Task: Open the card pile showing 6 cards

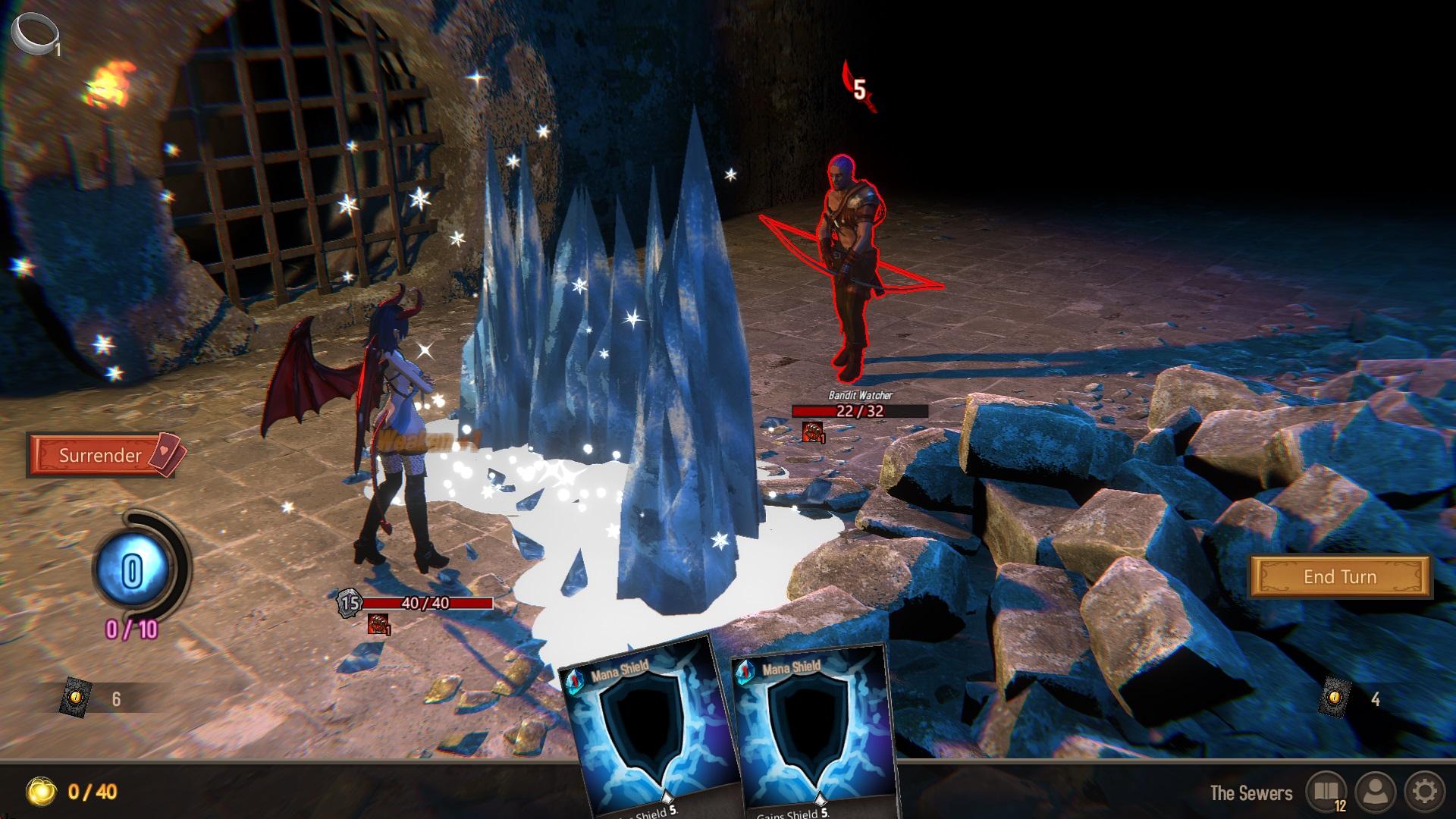Action: tap(77, 697)
